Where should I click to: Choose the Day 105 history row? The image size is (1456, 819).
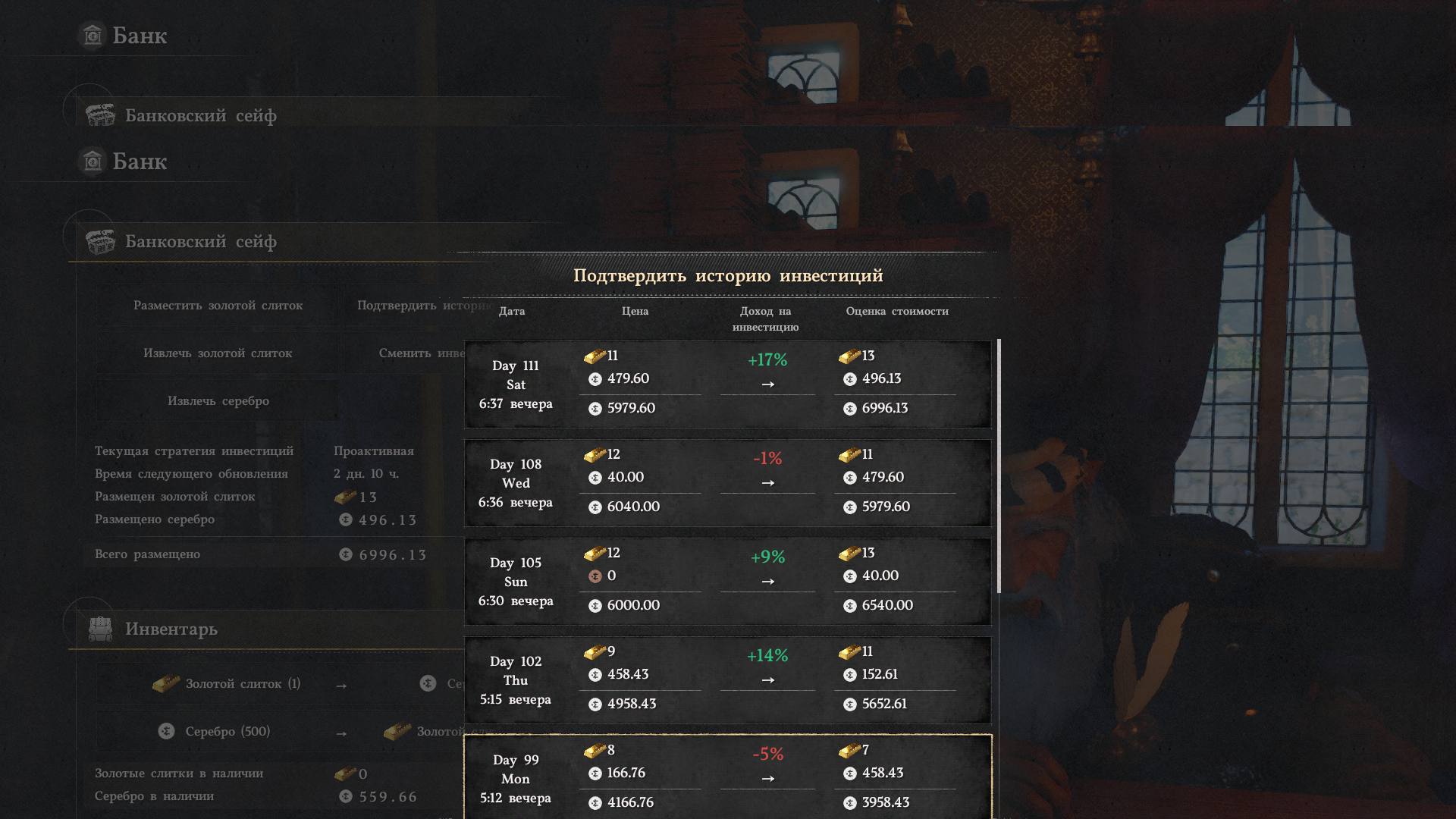727,582
